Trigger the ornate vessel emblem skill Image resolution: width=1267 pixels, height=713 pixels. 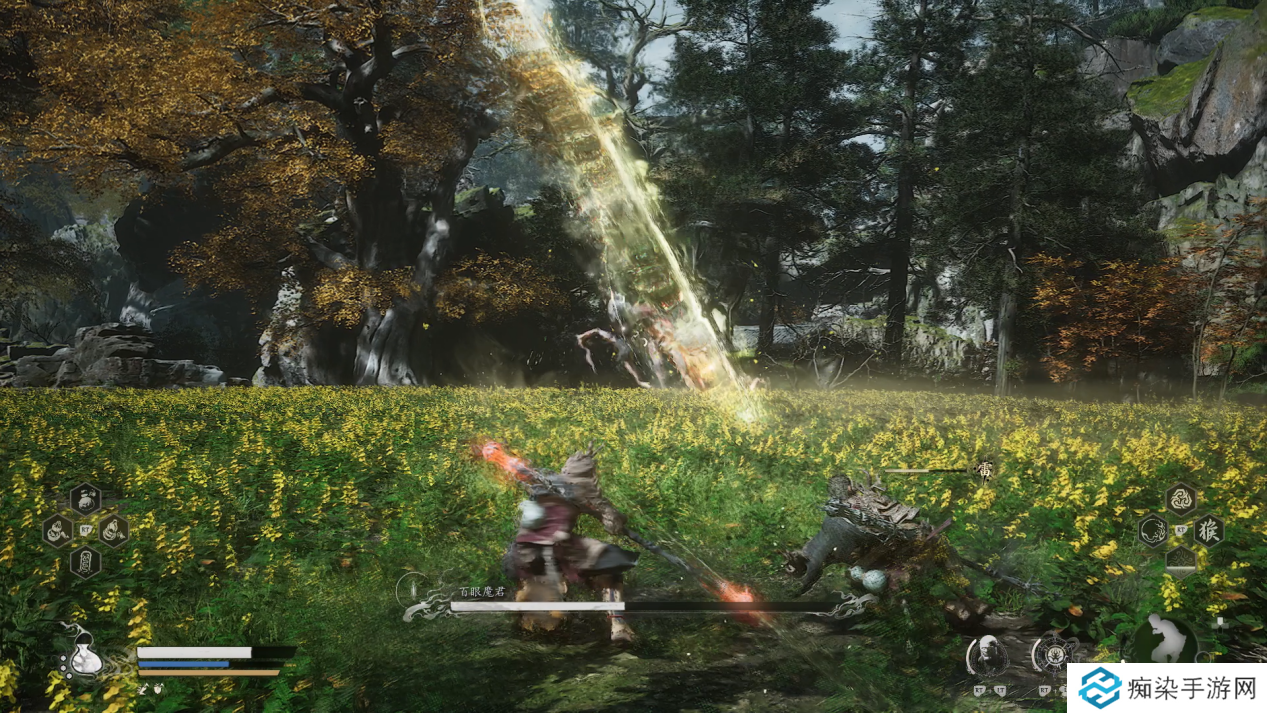(1053, 655)
